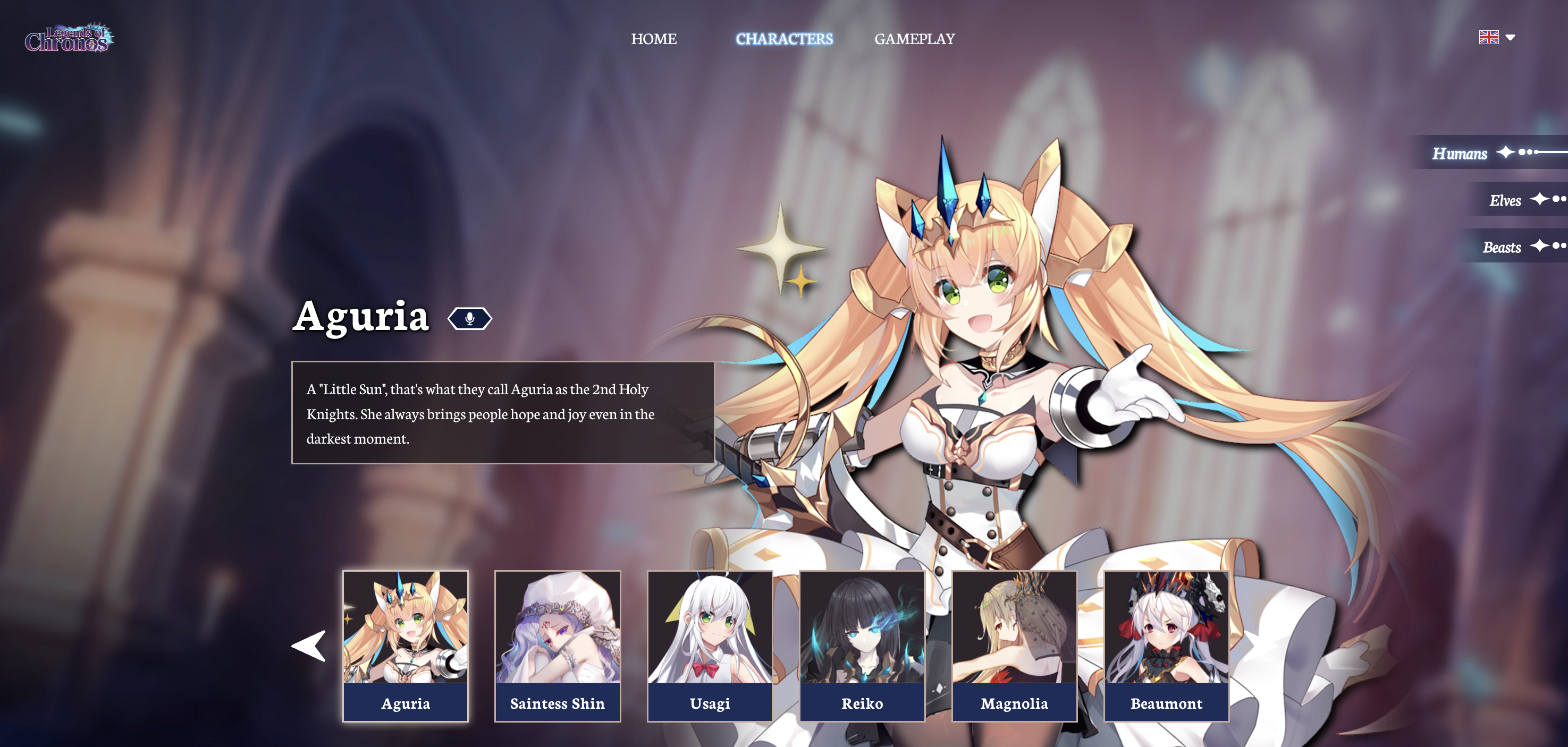Show Magnolia's character profile
The width and height of the screenshot is (1568, 747).
pos(1014,646)
